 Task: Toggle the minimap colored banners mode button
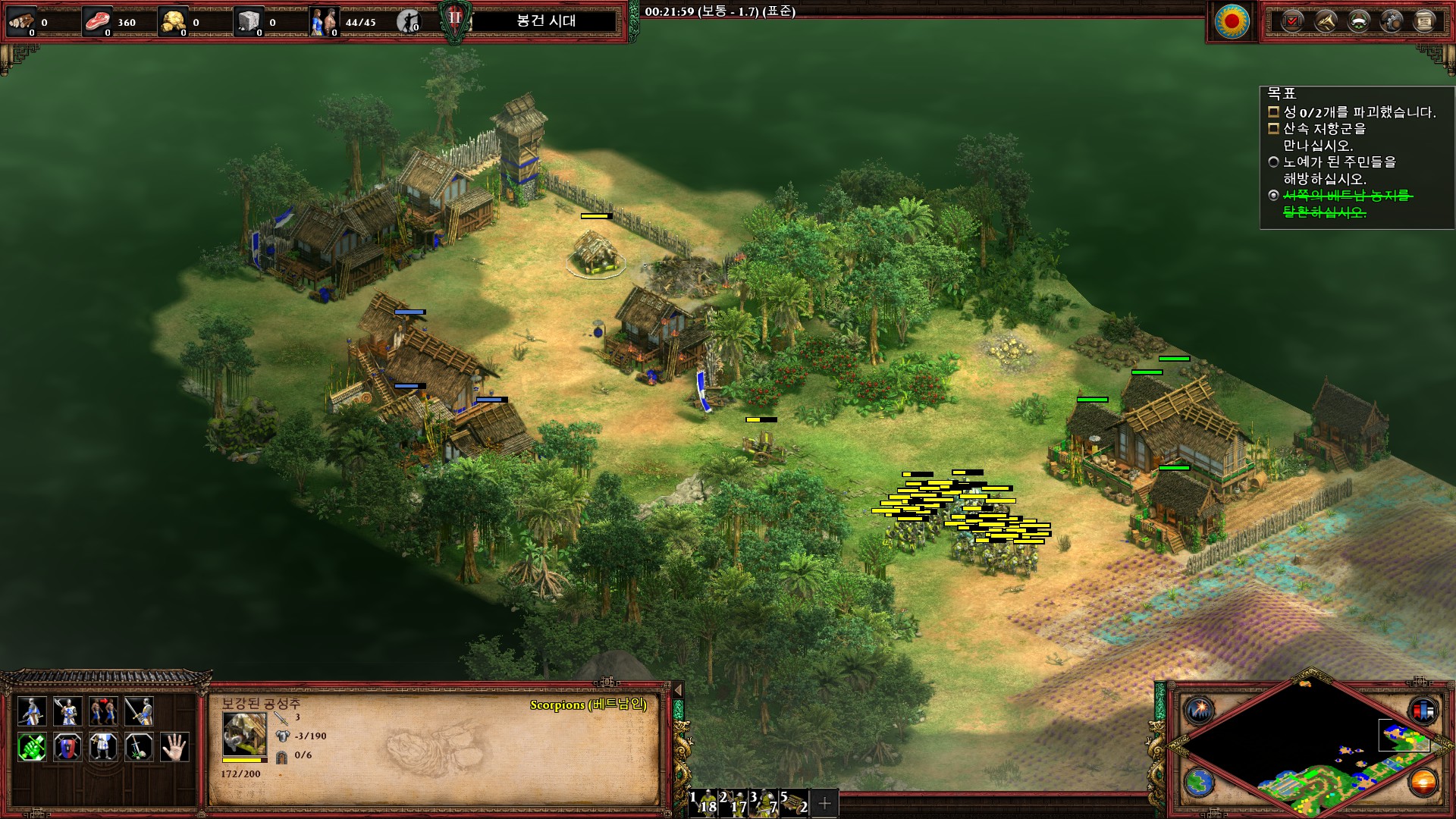[1423, 711]
